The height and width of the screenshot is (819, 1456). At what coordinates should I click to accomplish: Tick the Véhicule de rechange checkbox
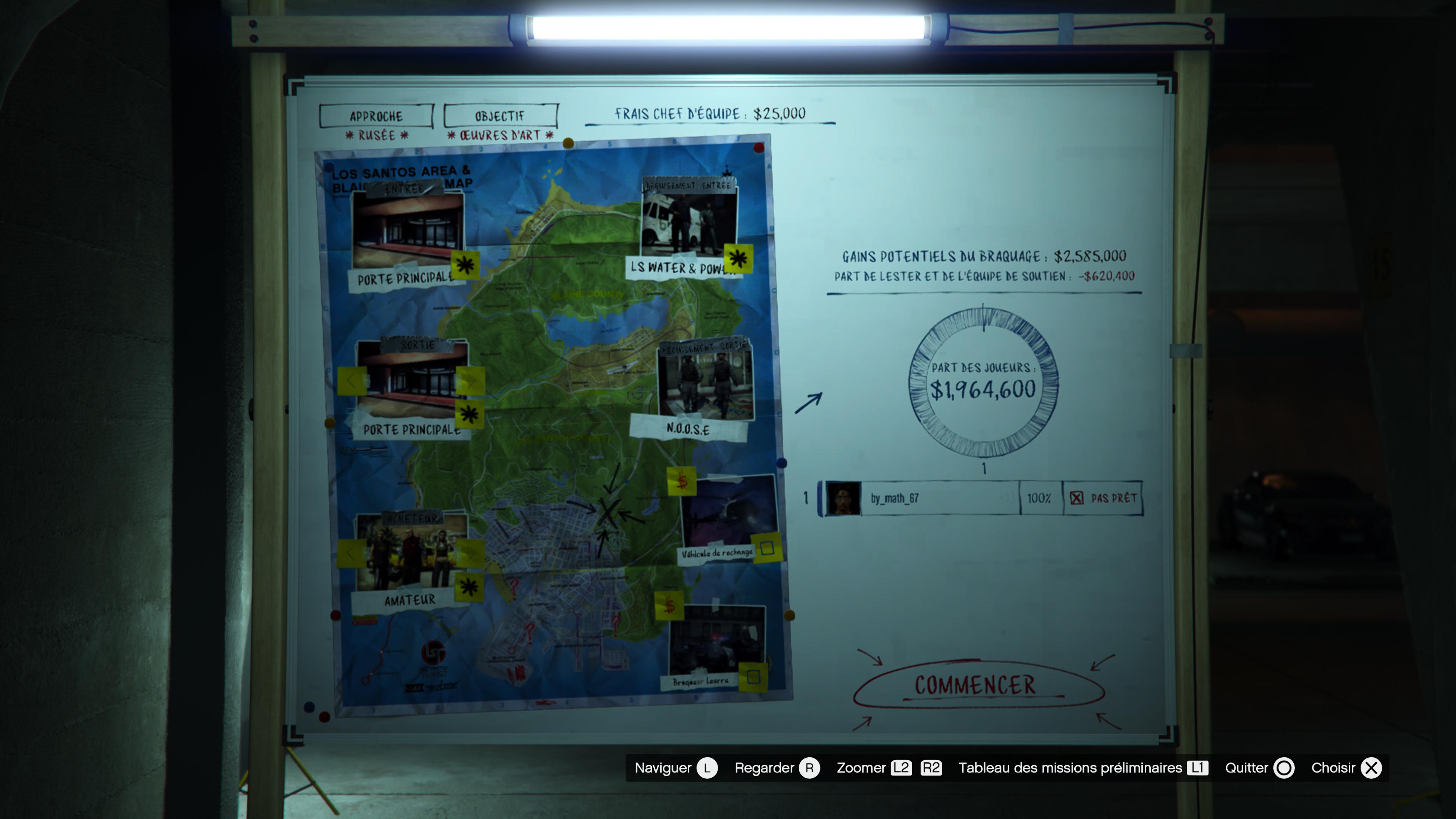(767, 548)
